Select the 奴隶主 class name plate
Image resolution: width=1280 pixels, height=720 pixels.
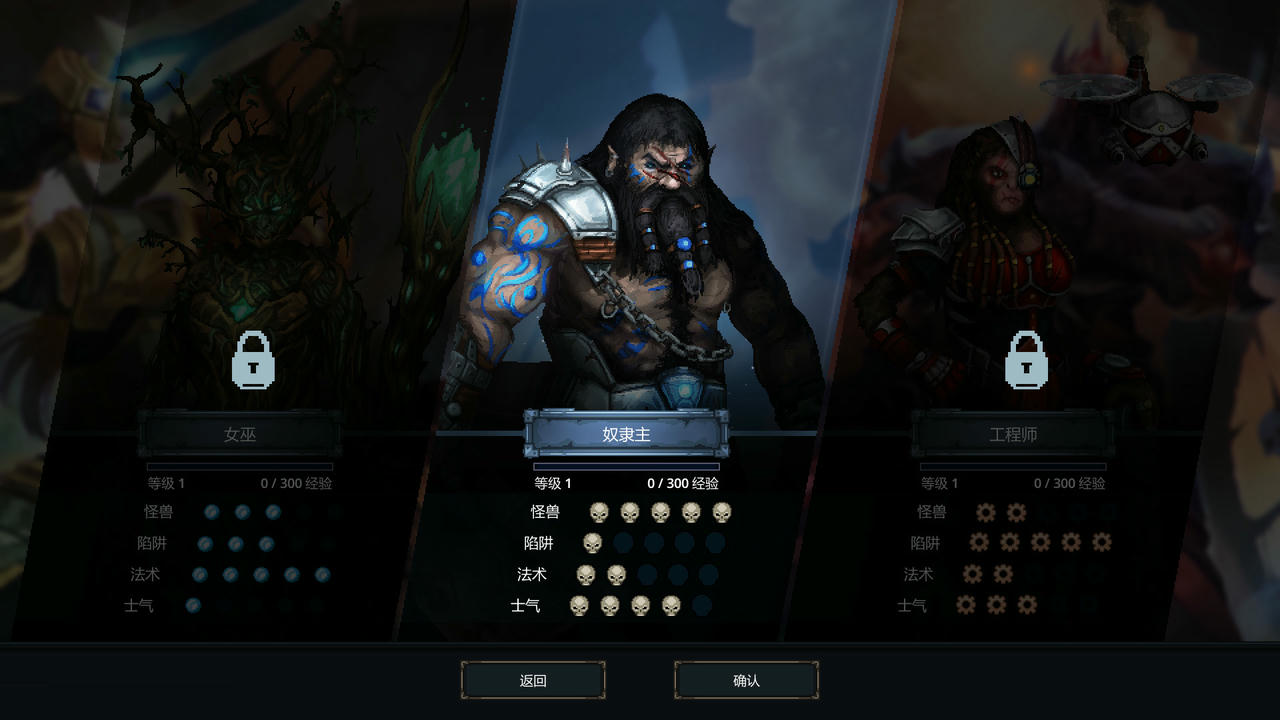626,434
